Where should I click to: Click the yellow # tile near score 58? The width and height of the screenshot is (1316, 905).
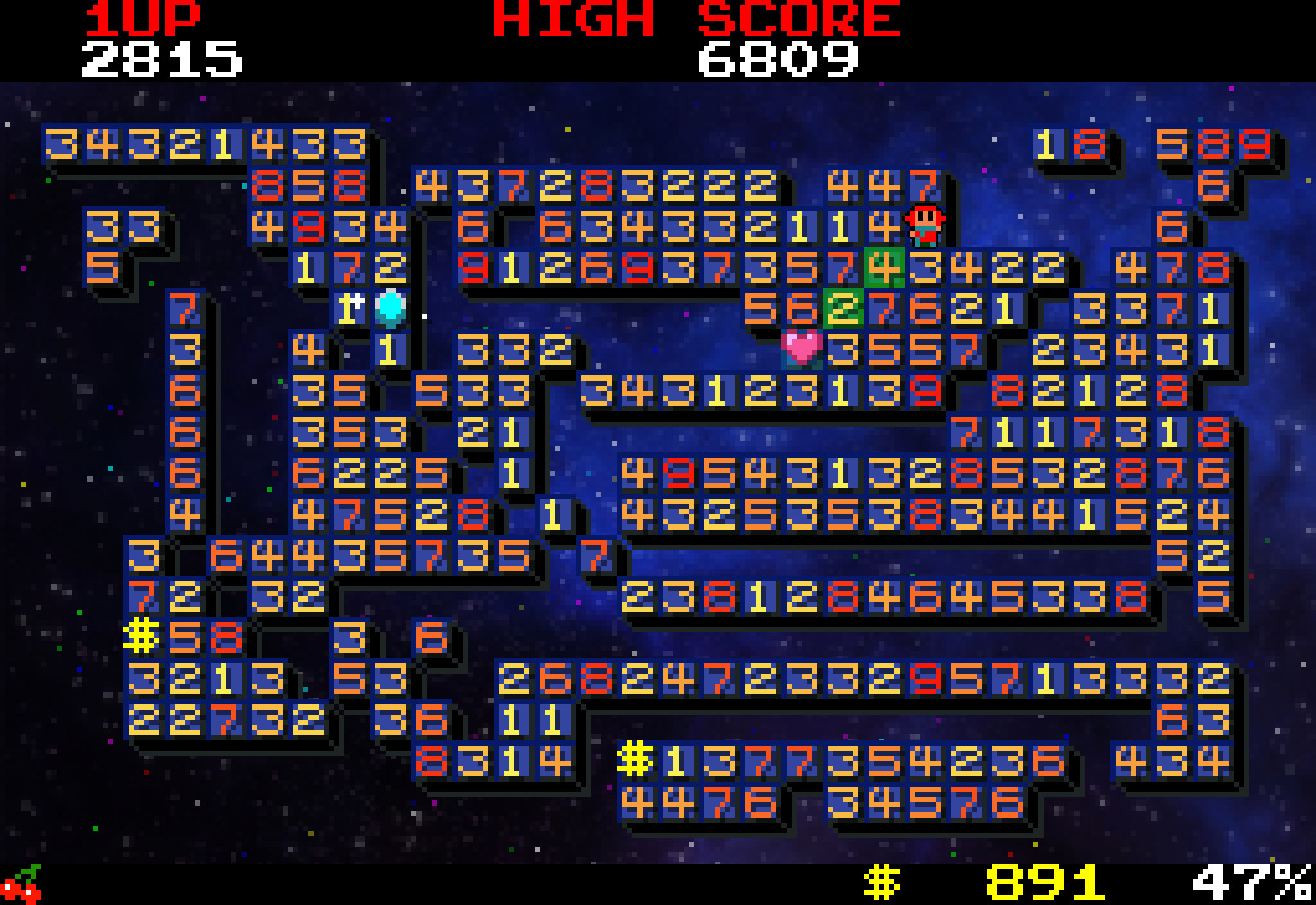point(141,636)
